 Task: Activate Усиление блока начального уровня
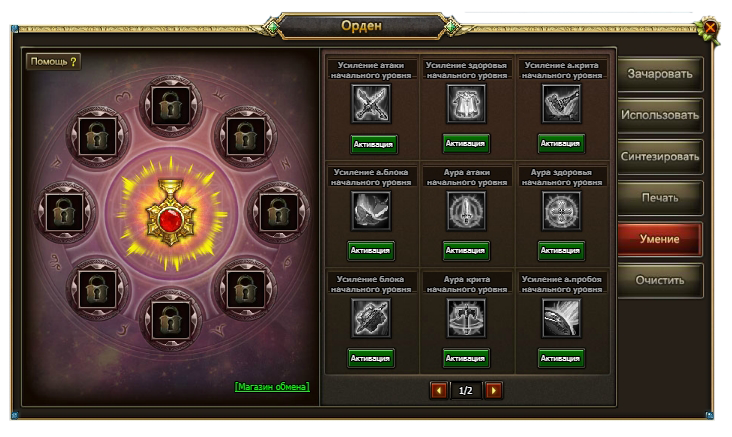click(370, 357)
